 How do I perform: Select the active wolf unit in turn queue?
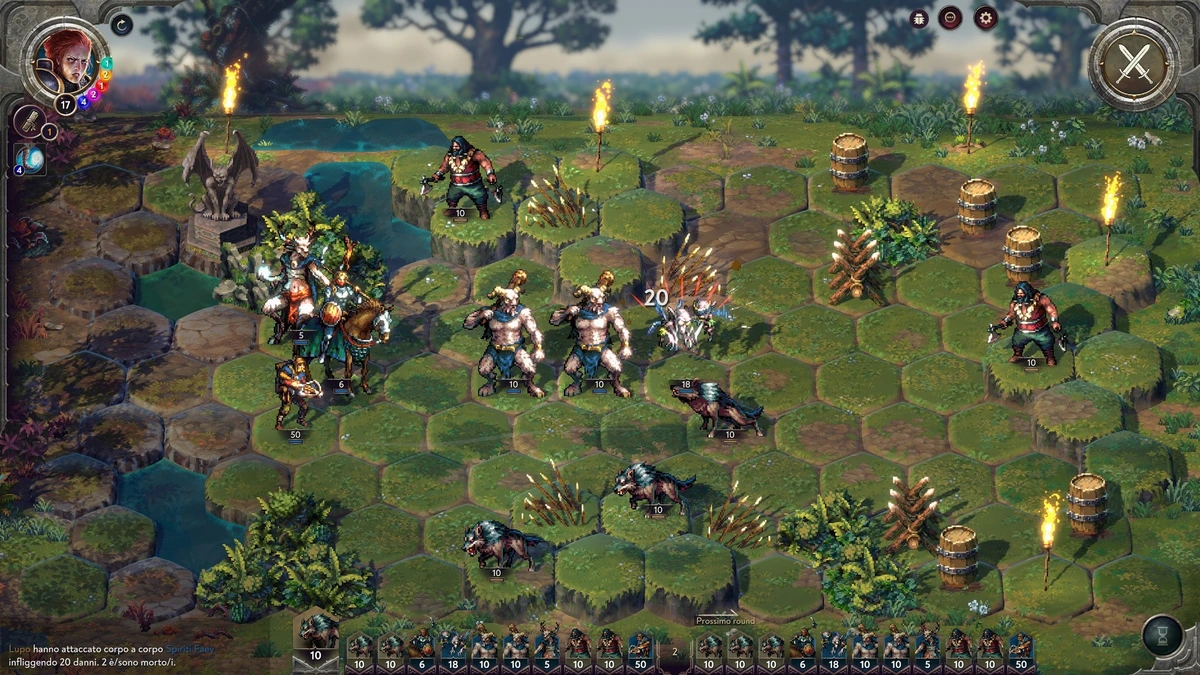[x=316, y=638]
